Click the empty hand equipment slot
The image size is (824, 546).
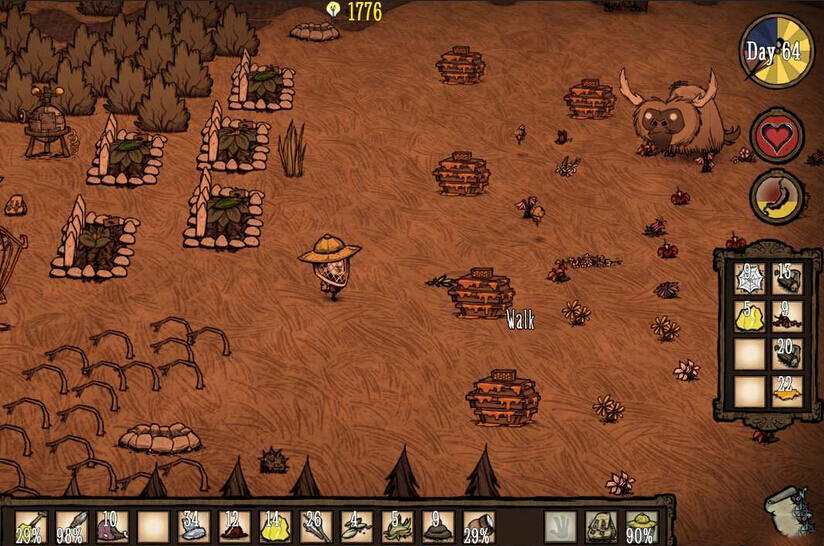[561, 526]
